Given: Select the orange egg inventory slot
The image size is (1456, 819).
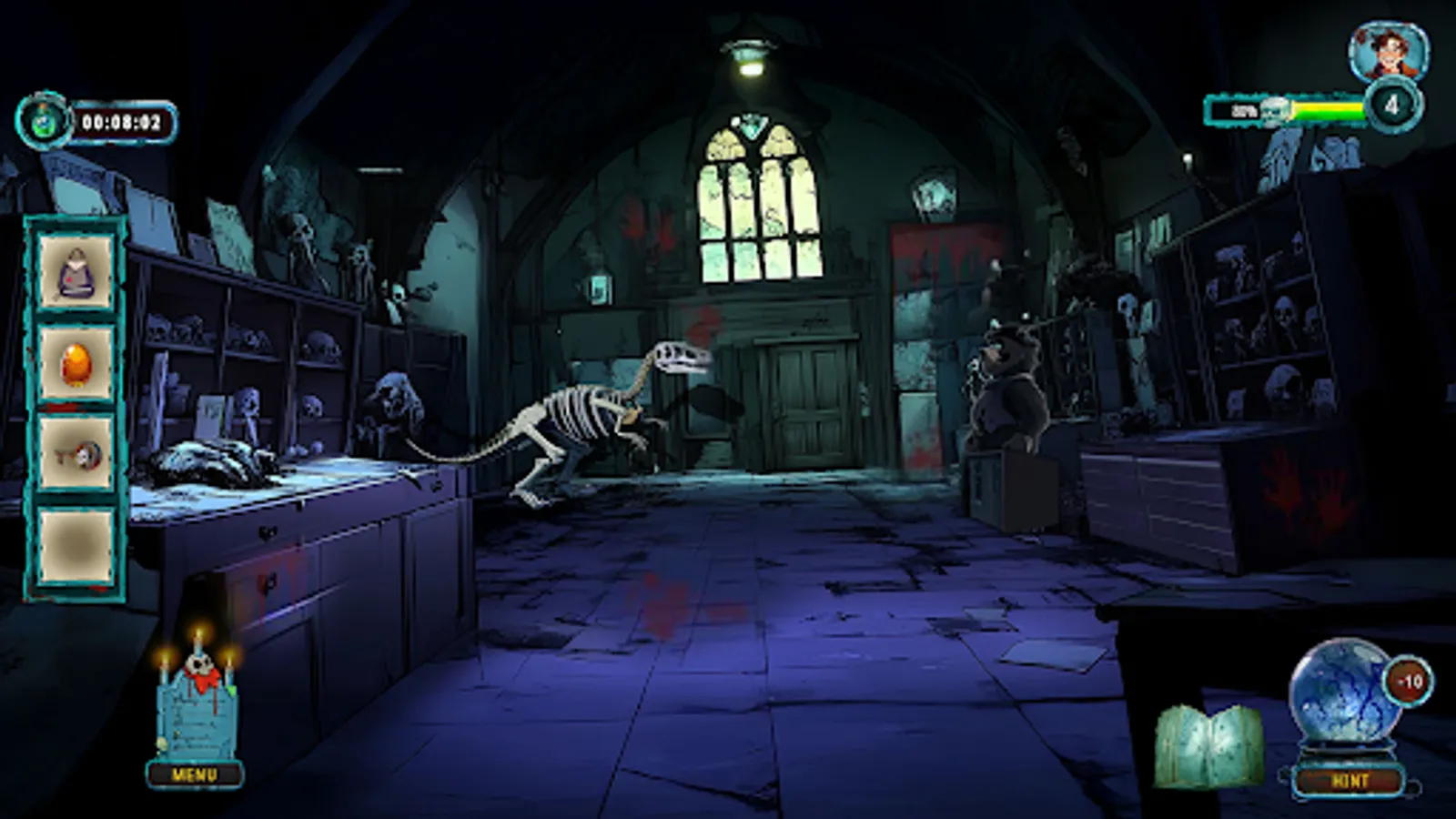Looking at the screenshot, I should pos(77,362).
